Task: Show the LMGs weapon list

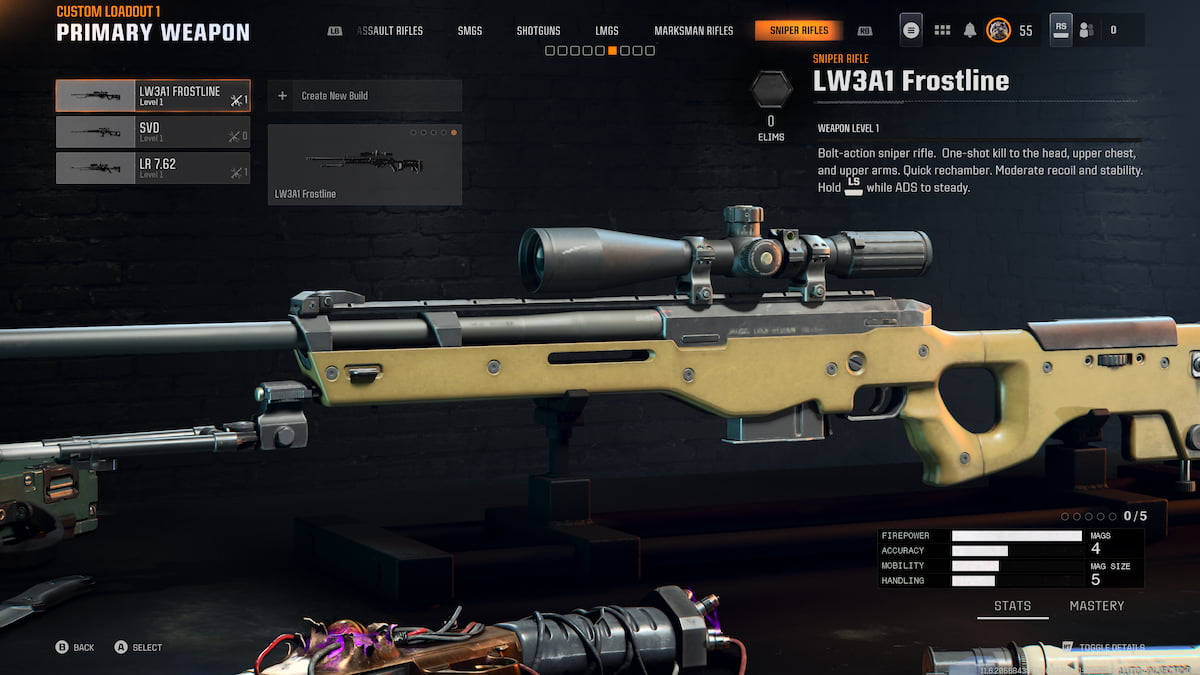Action: (607, 31)
